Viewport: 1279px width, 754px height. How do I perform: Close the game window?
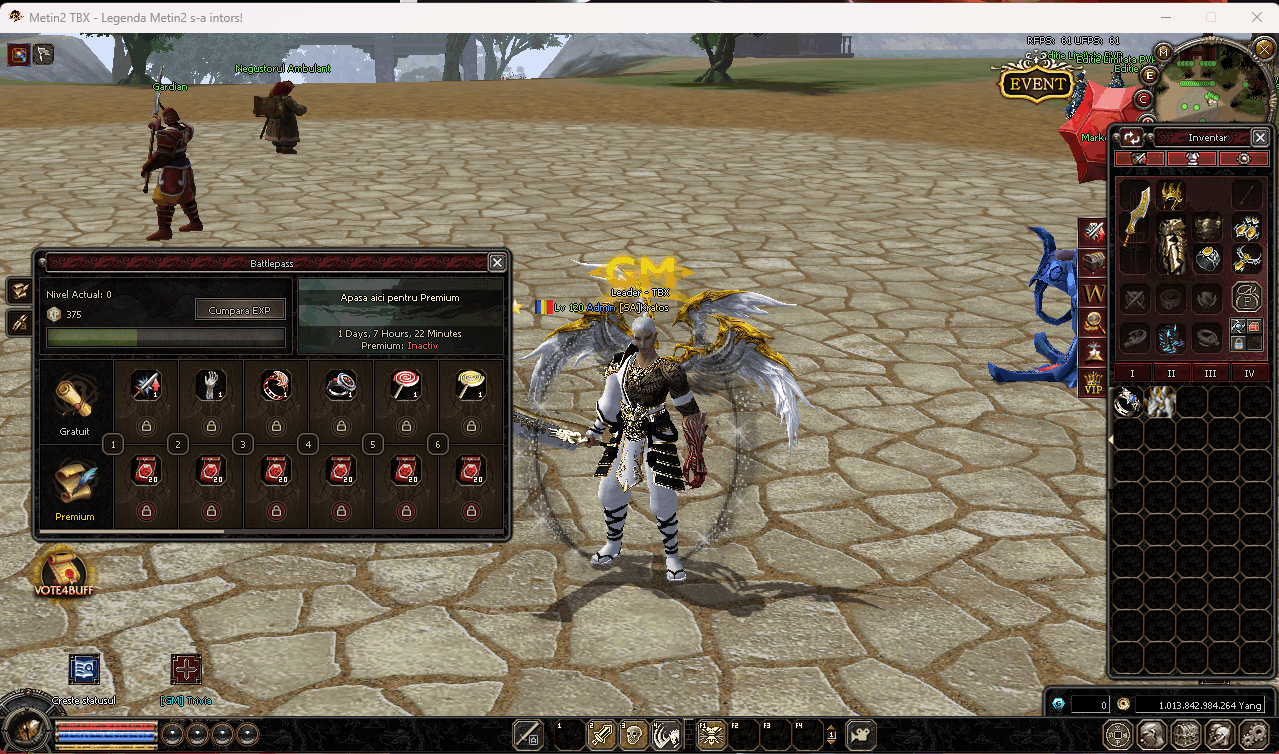coord(1256,17)
